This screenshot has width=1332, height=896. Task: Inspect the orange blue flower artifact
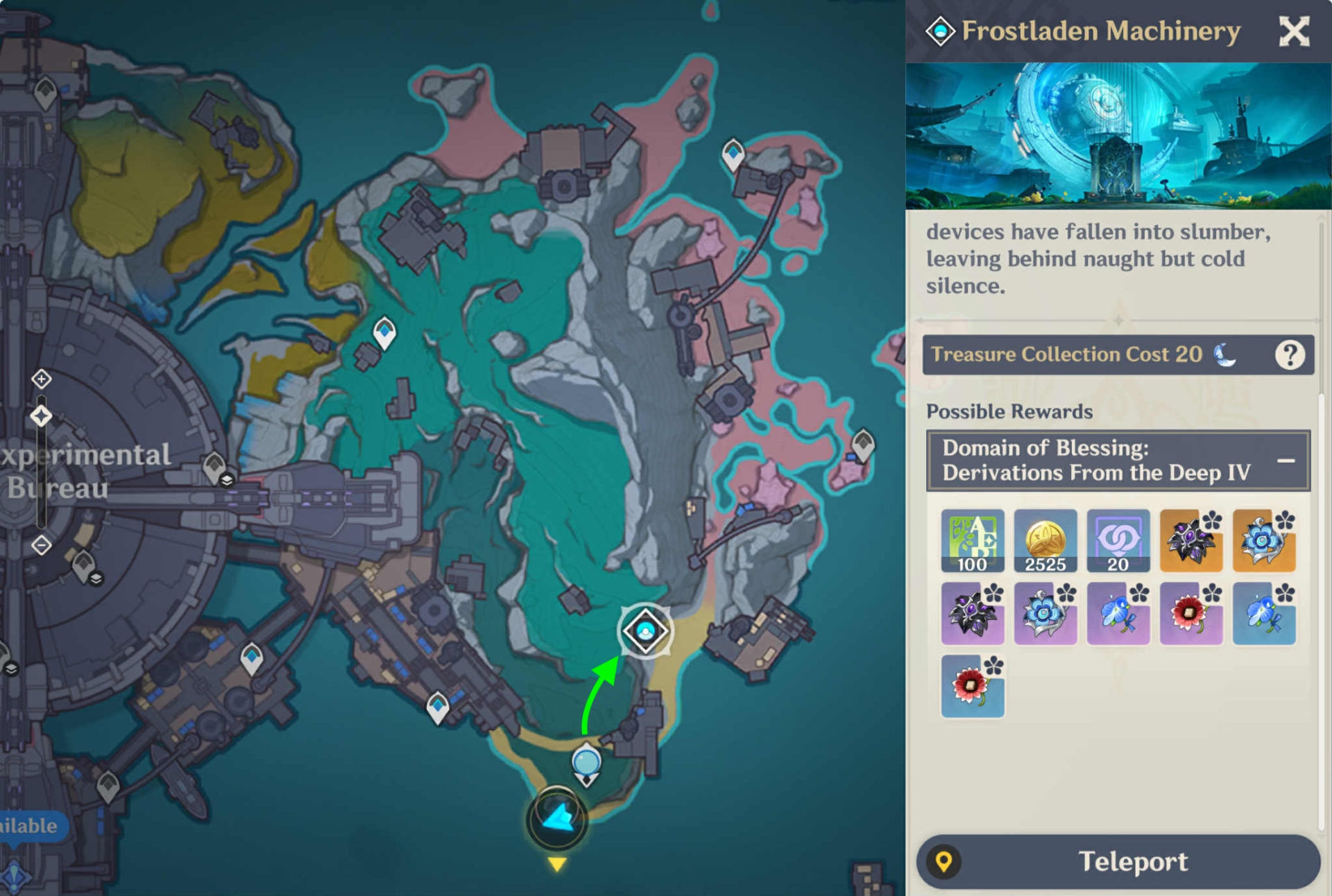click(1263, 541)
